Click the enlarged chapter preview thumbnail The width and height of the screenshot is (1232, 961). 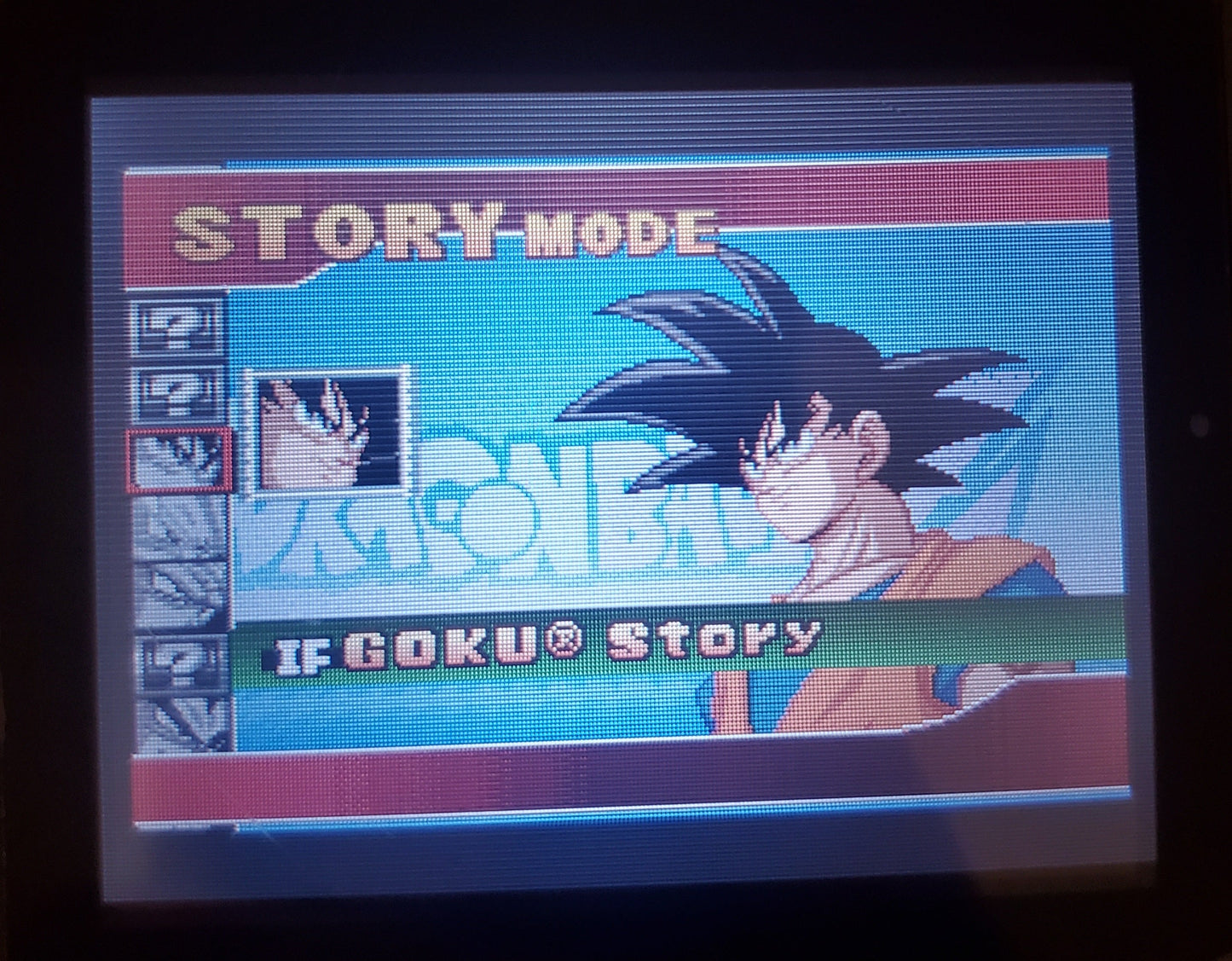[328, 431]
